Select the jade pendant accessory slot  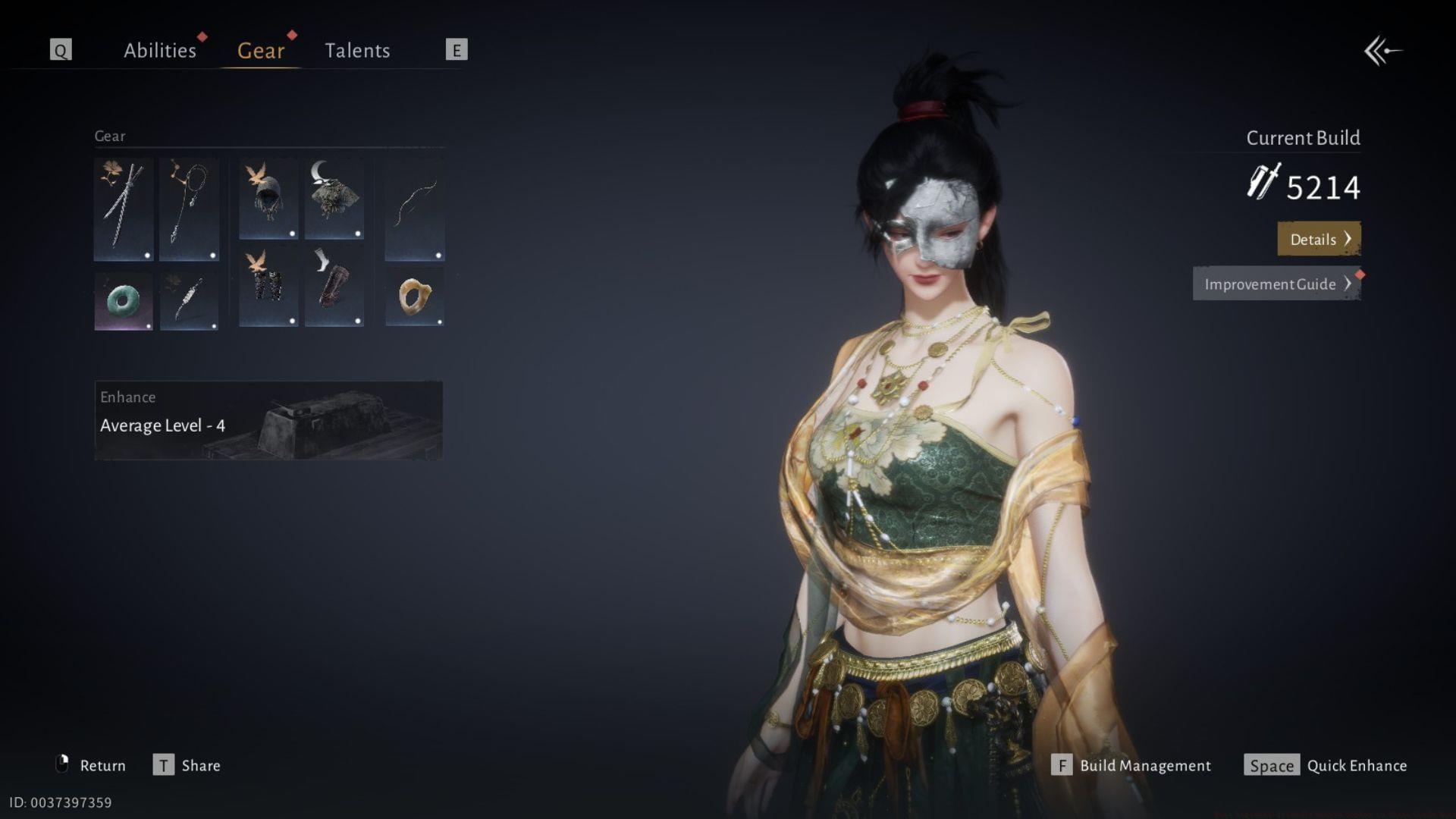click(x=415, y=296)
